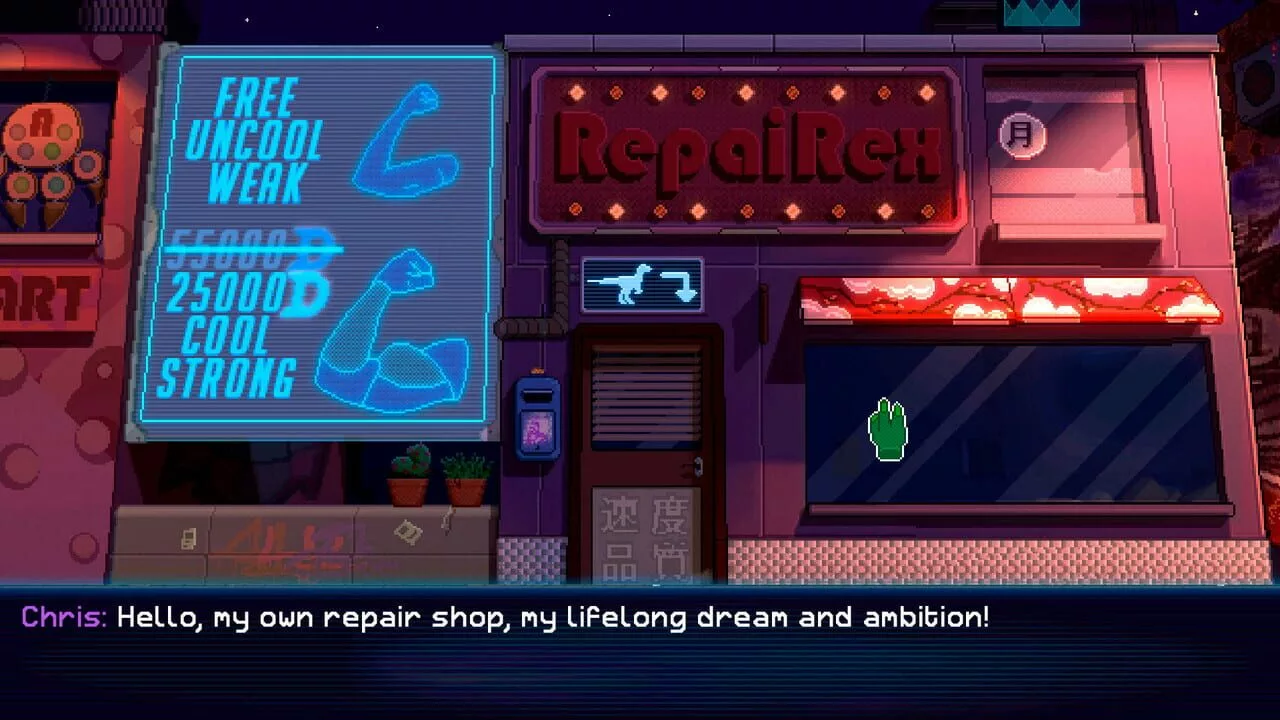1280x720 pixels.
Task: Select the 25000 COOL STRONG offer text
Action: [x=230, y=330]
